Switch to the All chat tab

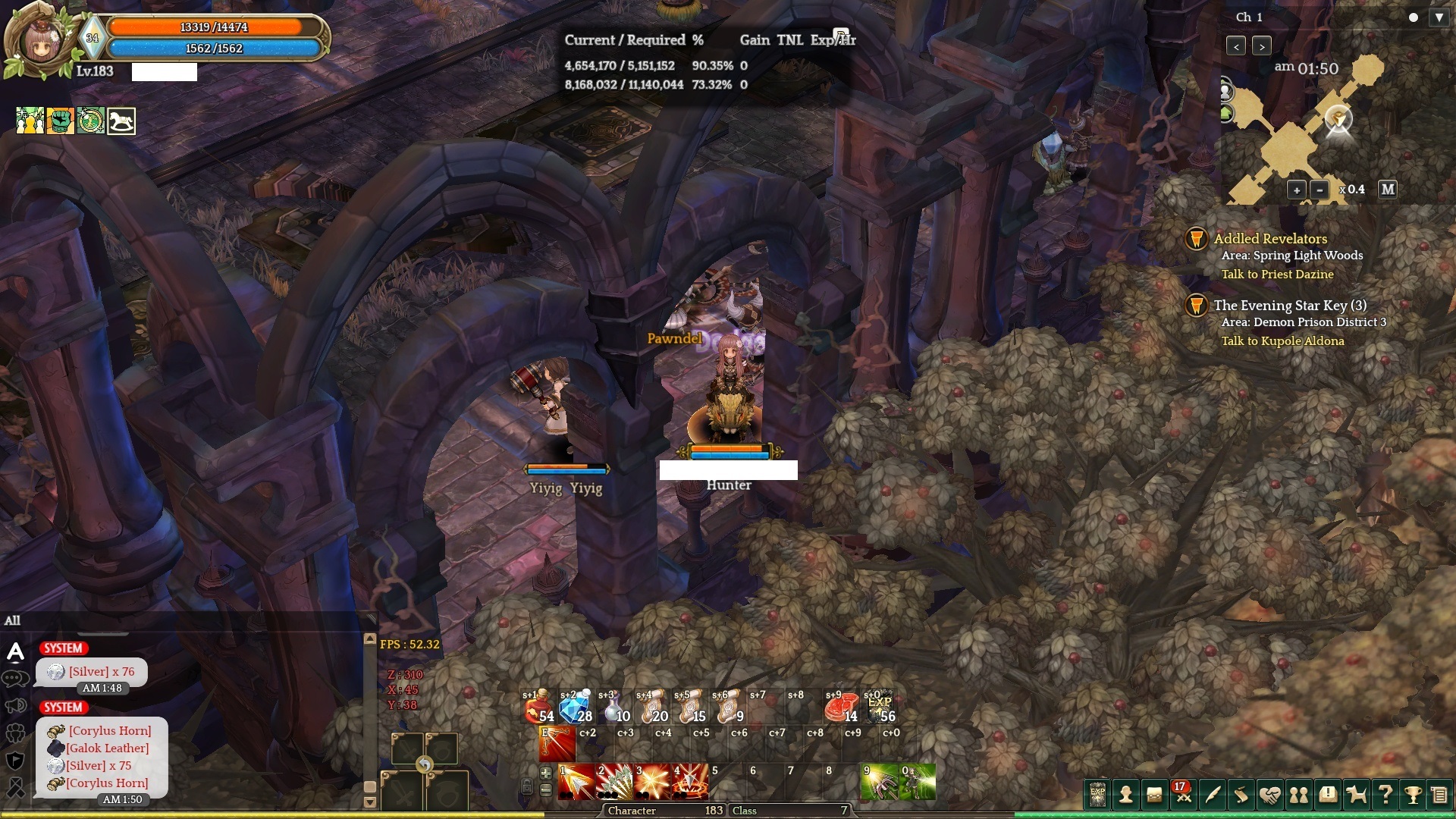(13, 620)
